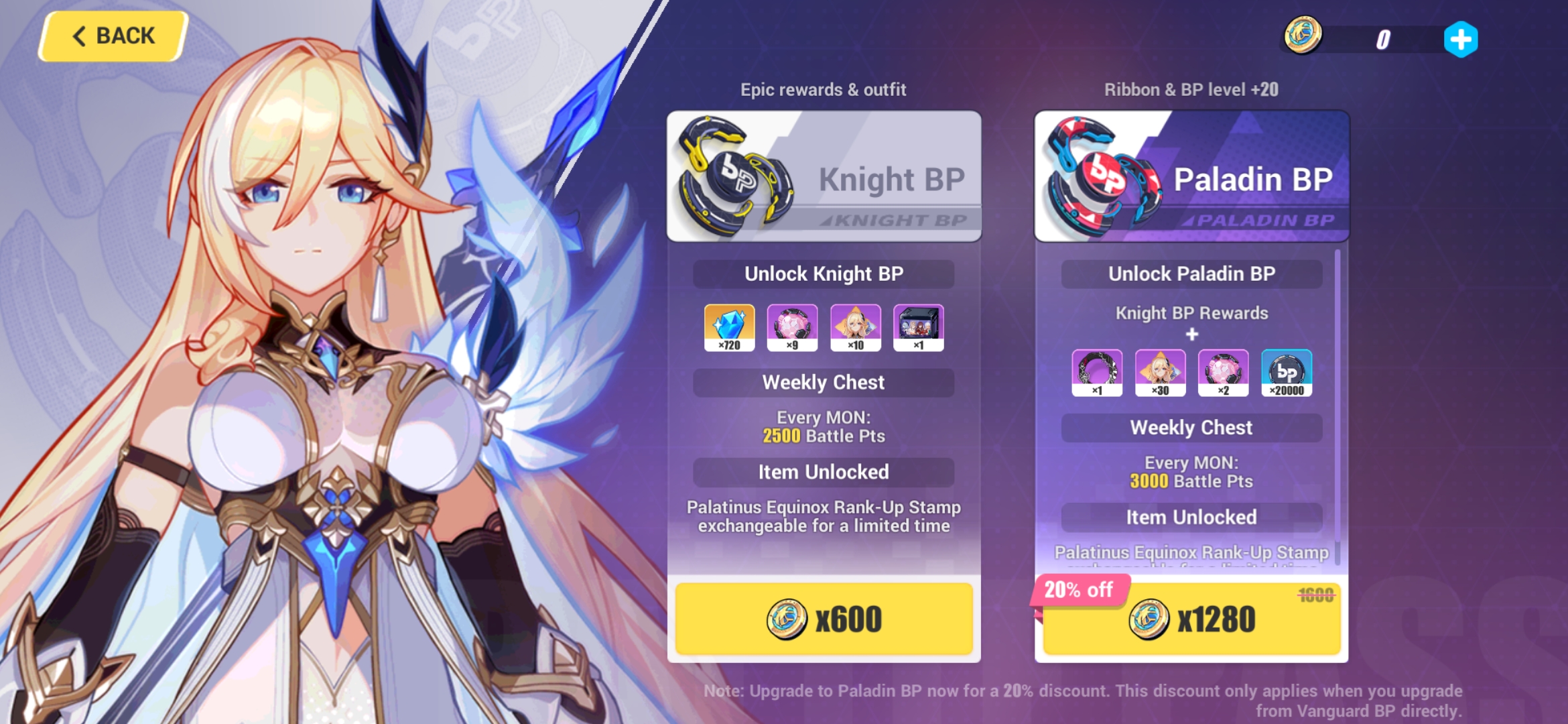
Task: Inspect the pink orb x9 reward in Knight BP
Action: pyautogui.click(x=792, y=328)
